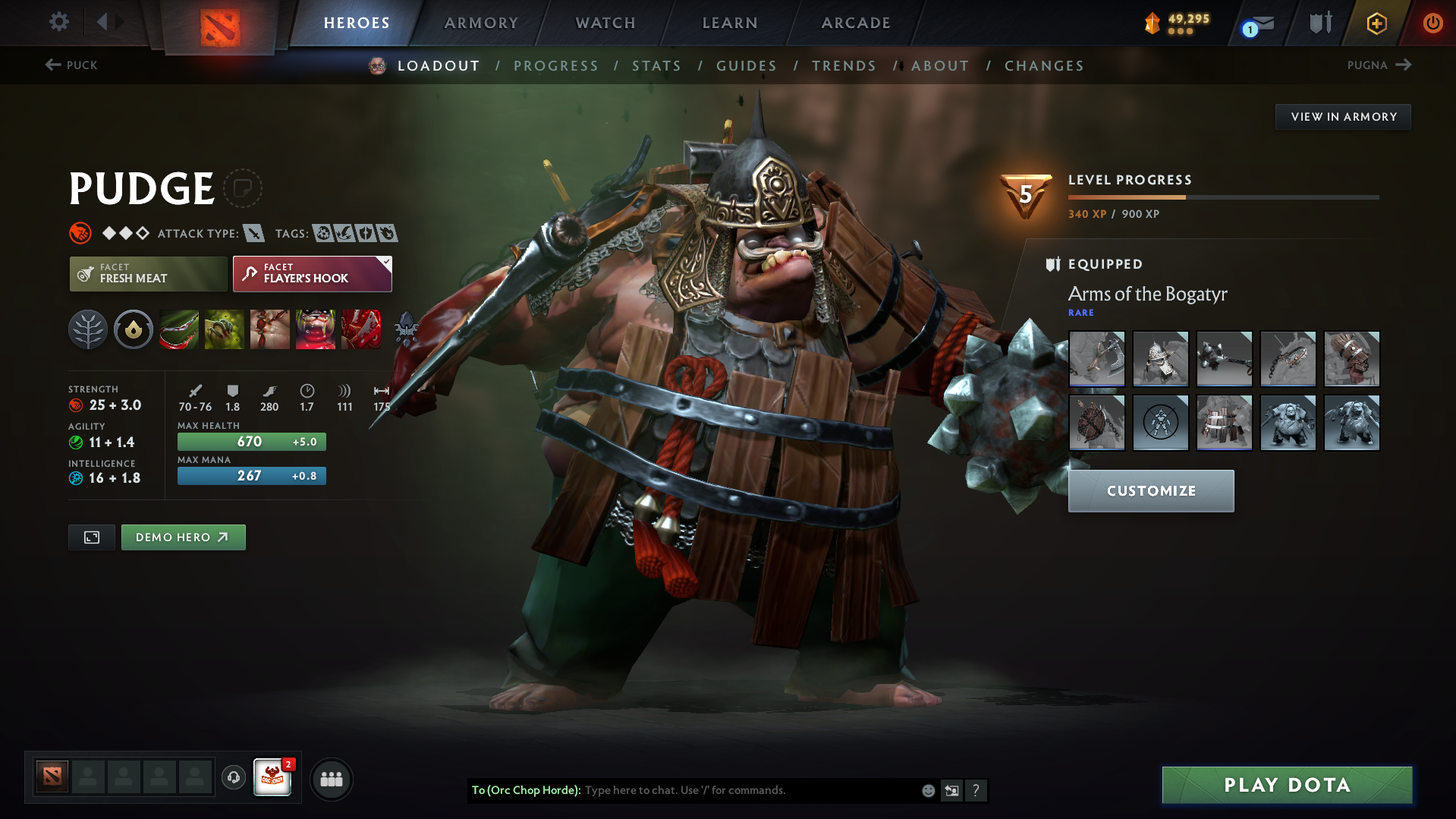Switch to the ARMORY section
This screenshot has height=819, width=1456.
481,23
